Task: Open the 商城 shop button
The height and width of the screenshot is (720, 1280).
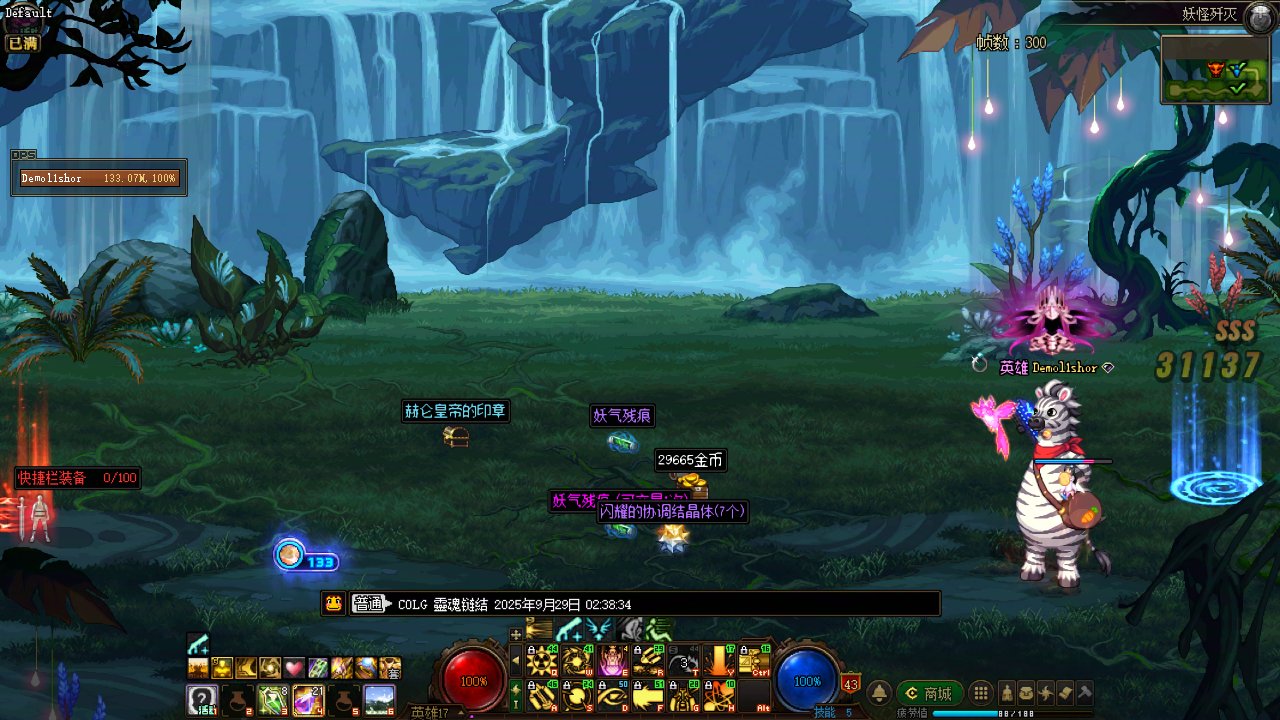Action: [x=929, y=693]
